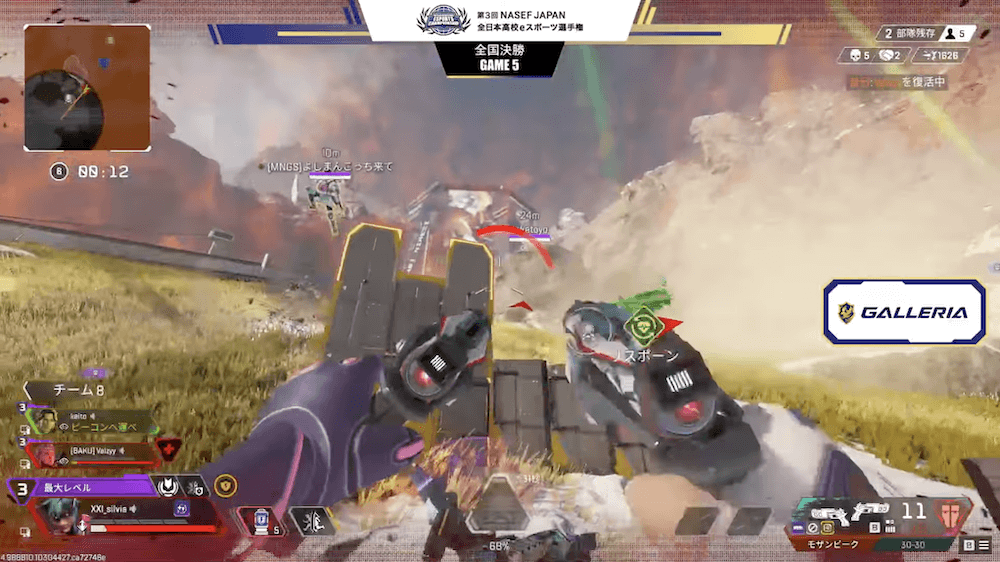
Task: Click the GALLERIA sponsor logo
Action: [904, 312]
